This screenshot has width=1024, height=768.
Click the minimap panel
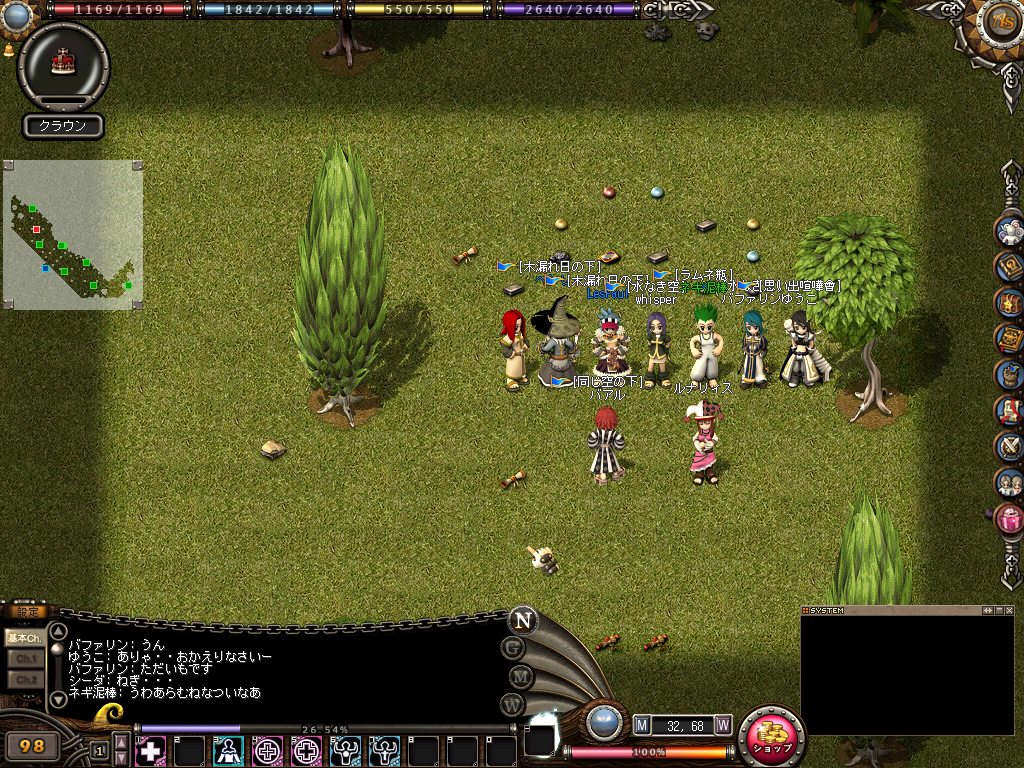[x=73, y=235]
